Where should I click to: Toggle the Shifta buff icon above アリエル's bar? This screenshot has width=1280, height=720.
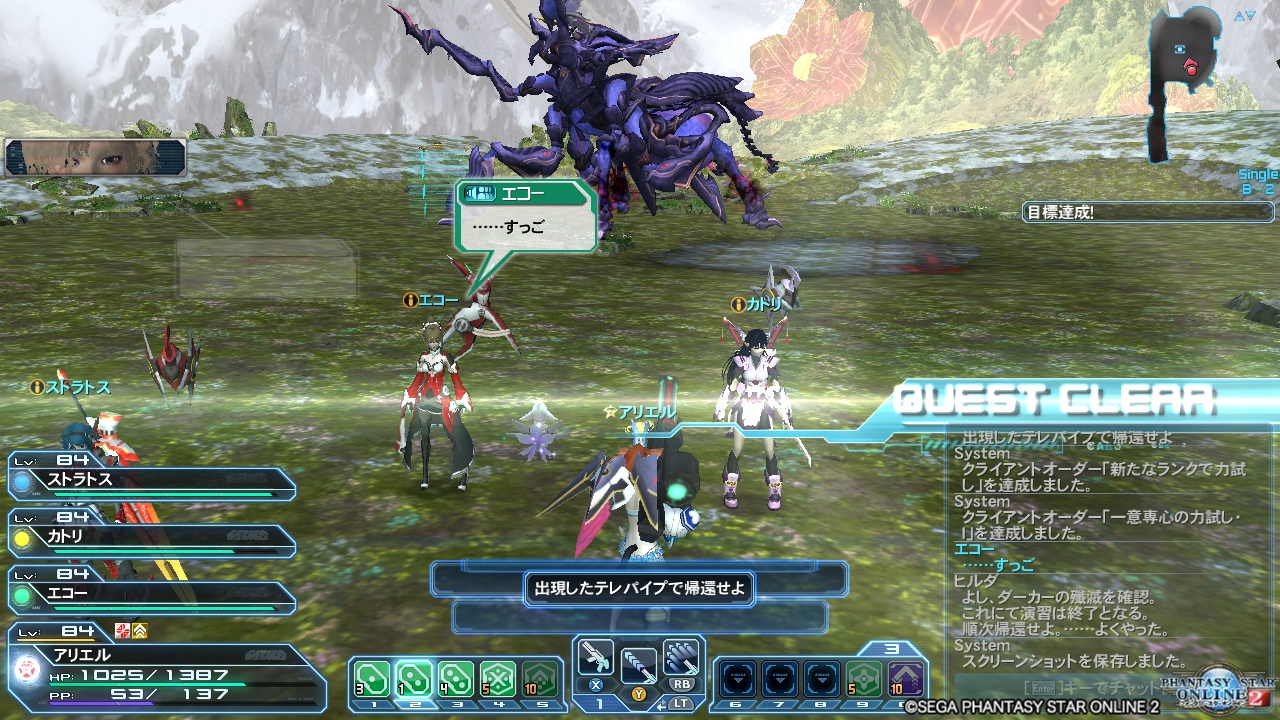coord(139,631)
